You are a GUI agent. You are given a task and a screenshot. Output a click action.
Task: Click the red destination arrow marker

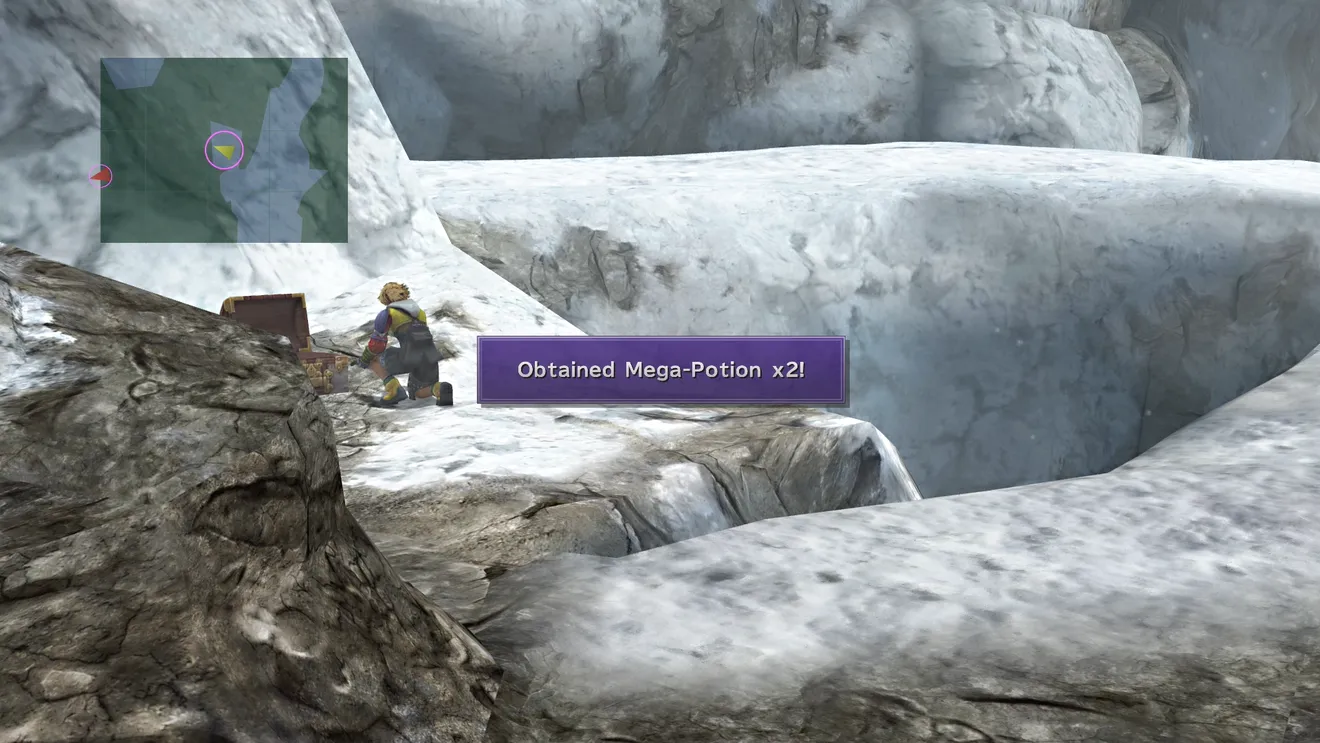(x=100, y=177)
